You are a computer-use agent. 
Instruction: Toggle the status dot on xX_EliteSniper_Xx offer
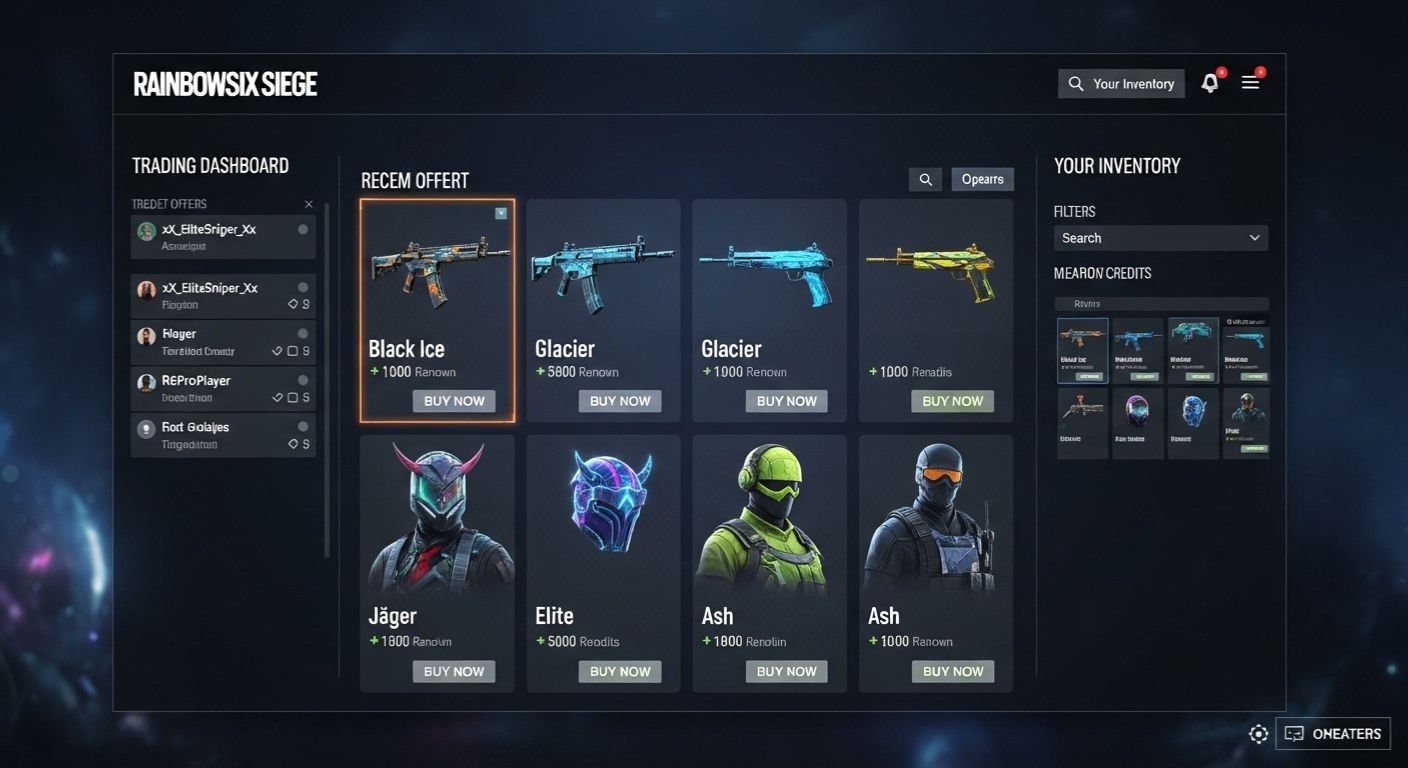[305, 229]
